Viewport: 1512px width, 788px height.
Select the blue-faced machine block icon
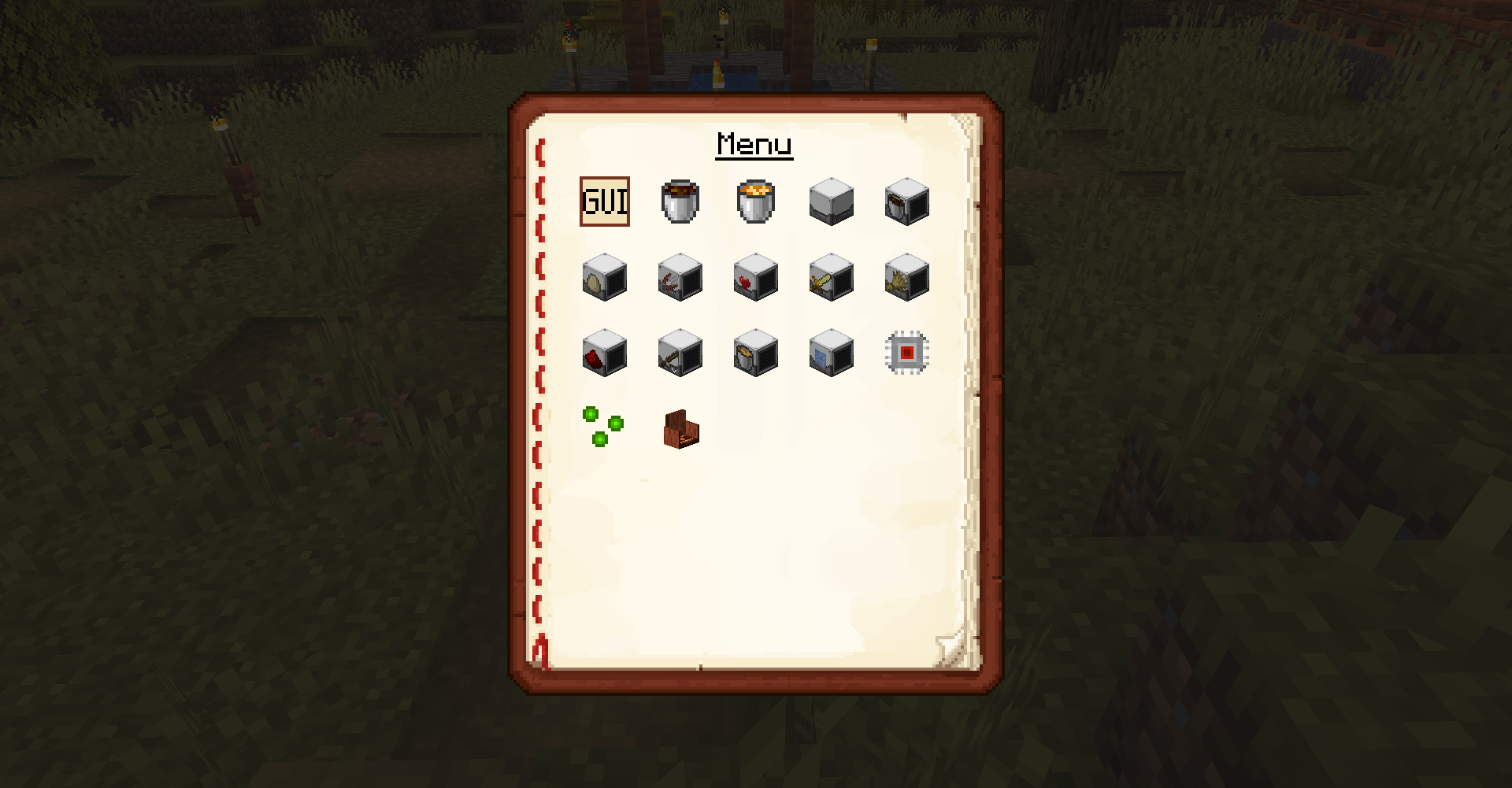click(x=829, y=354)
